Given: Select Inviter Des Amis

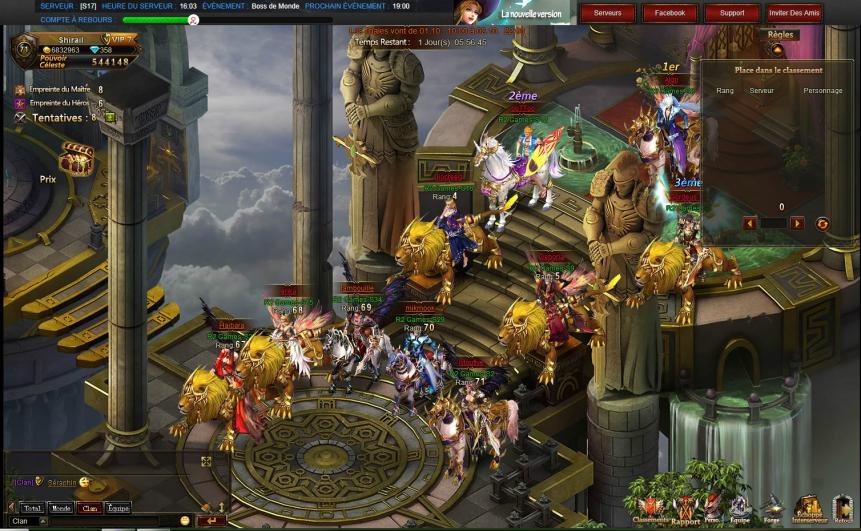Looking at the screenshot, I should click(794, 13).
